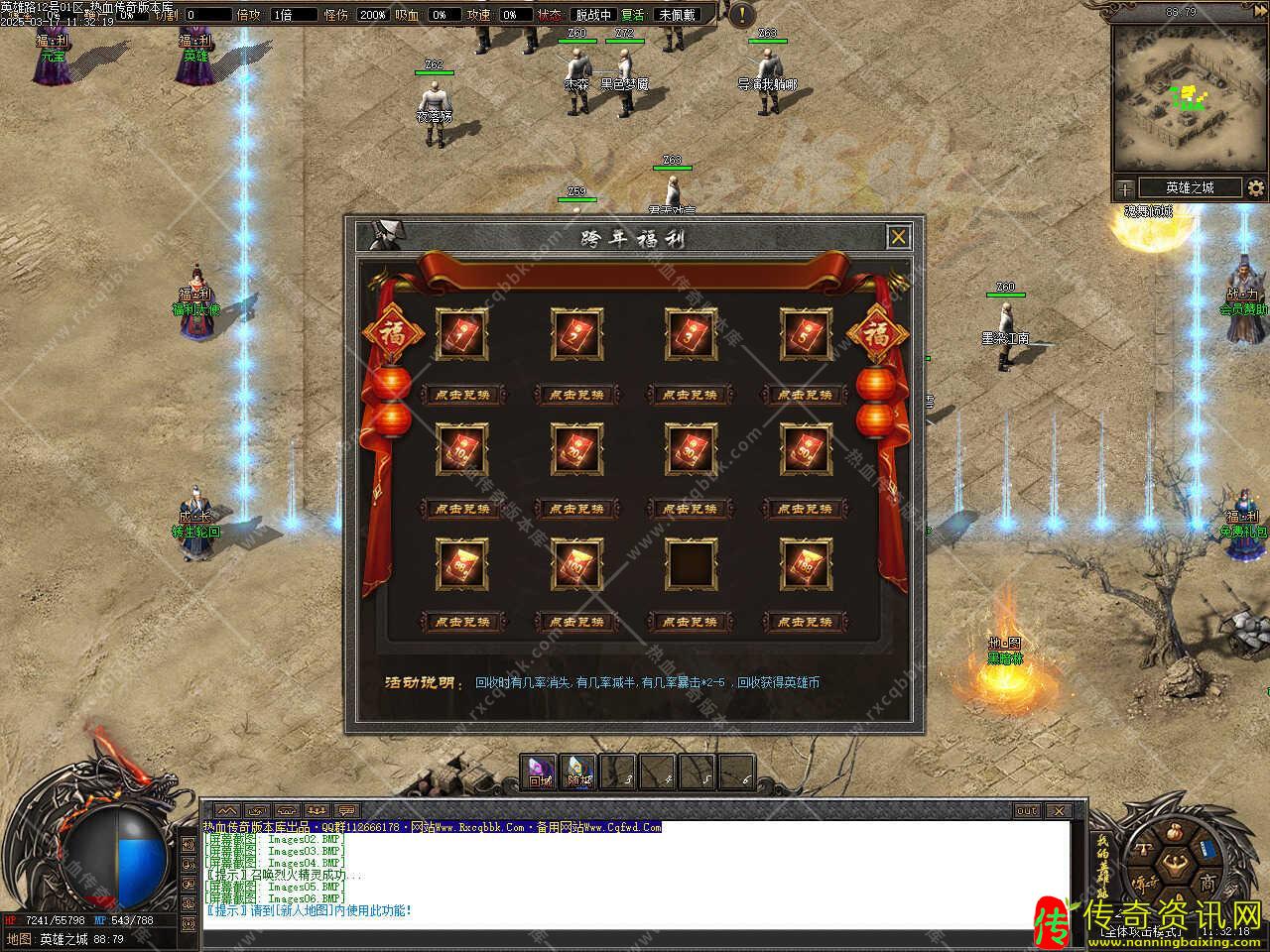Select the 3 red envelope slot
Viewport: 1270px width, 952px height.
pos(691,335)
